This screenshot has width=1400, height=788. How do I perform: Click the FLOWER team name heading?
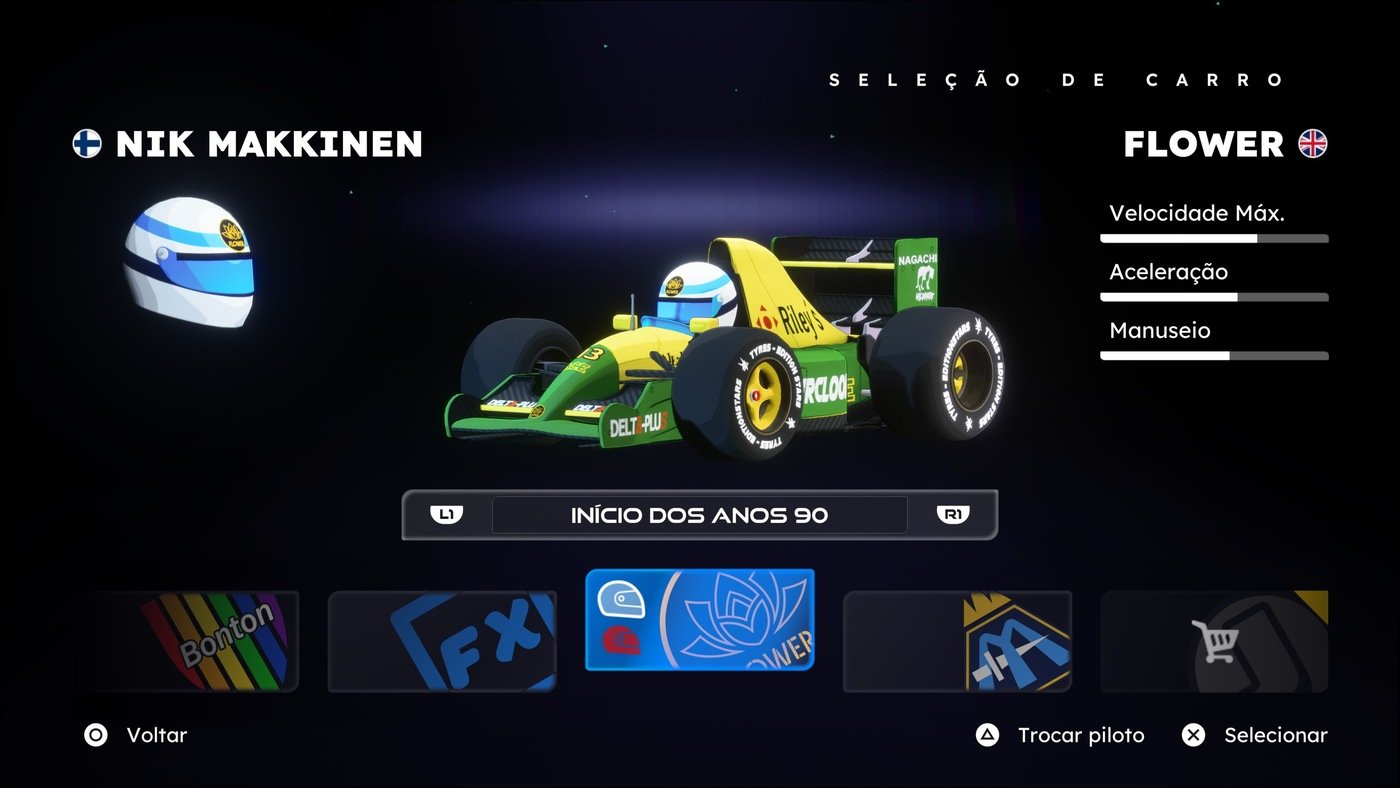click(1203, 144)
